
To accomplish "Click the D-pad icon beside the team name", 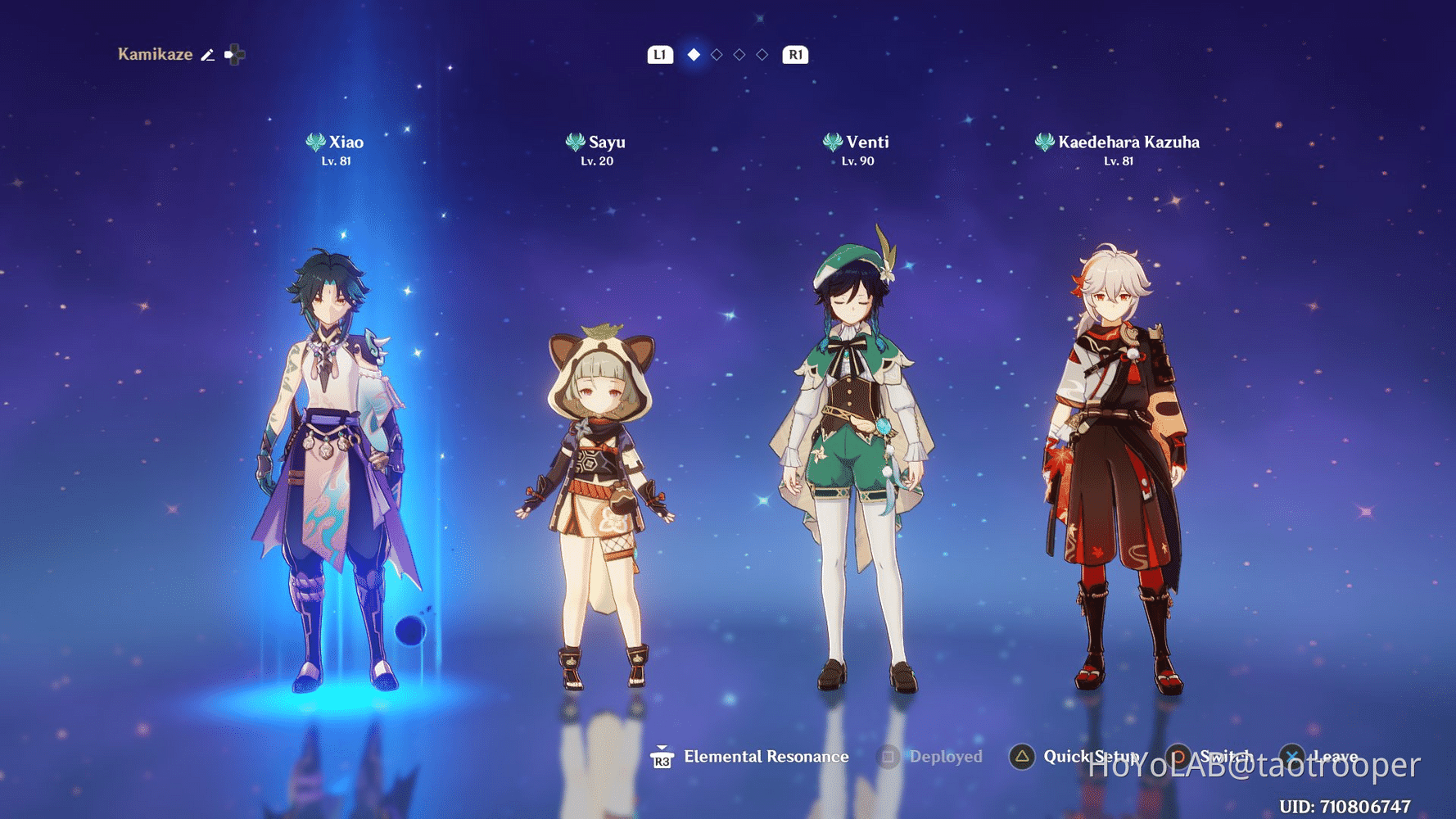I will tap(236, 54).
